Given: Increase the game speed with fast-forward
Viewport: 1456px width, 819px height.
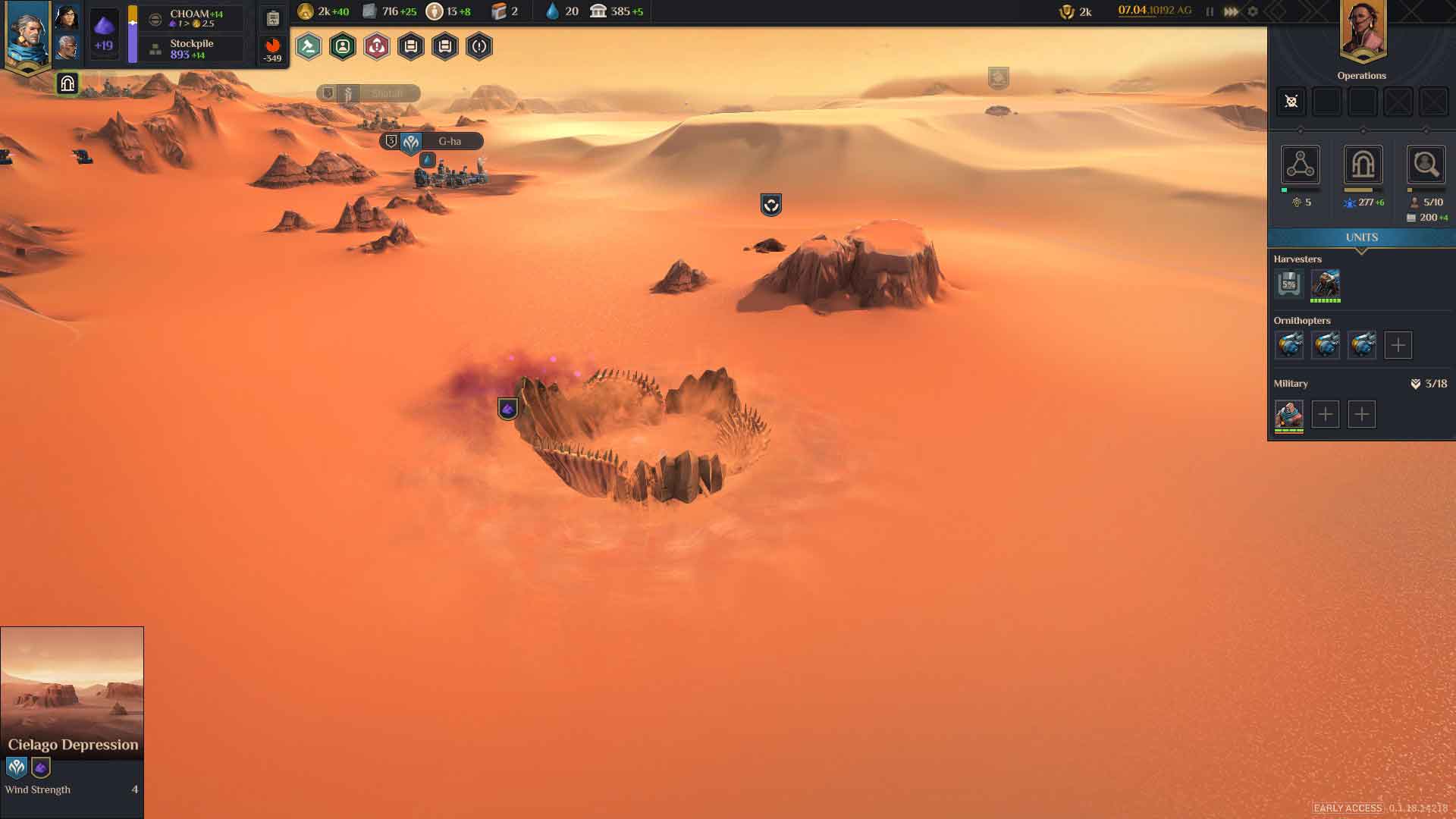Looking at the screenshot, I should (x=1232, y=11).
